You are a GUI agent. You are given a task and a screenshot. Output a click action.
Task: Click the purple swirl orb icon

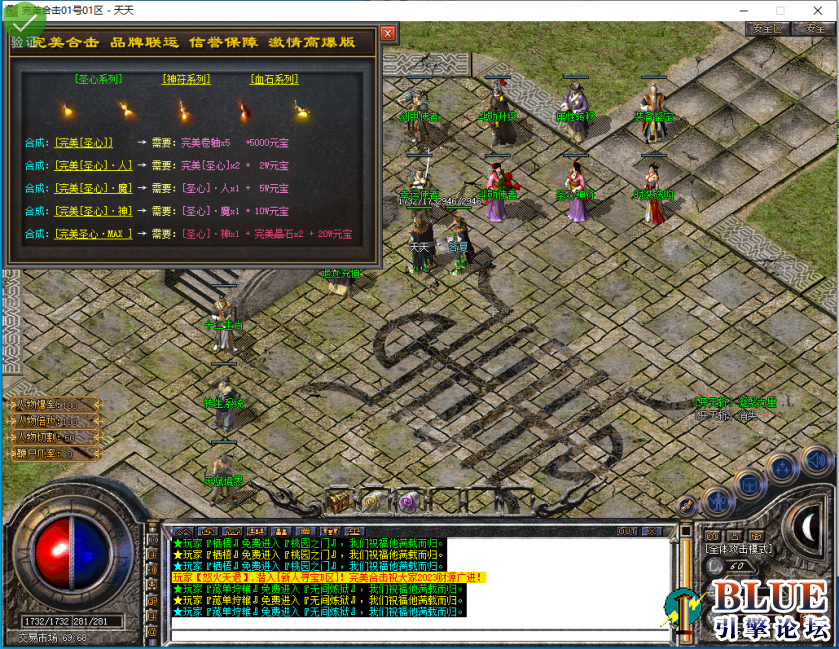(x=407, y=501)
